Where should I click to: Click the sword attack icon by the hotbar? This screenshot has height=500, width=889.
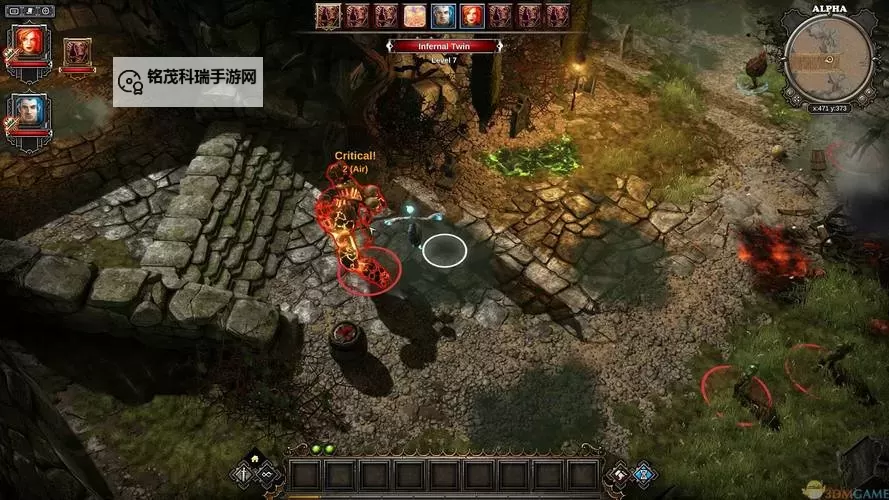click(243, 471)
